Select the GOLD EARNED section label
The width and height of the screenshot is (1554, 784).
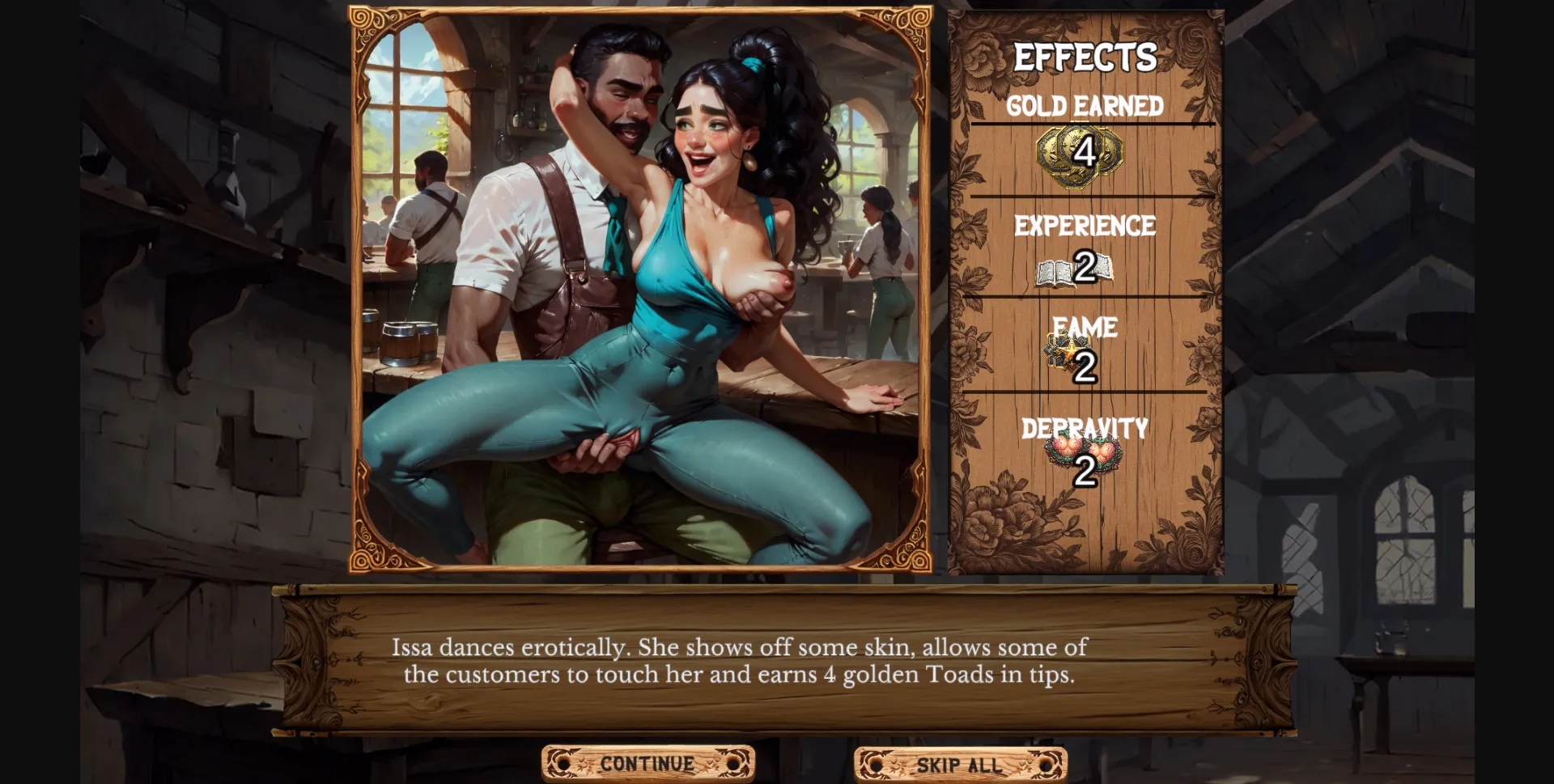1085,105
